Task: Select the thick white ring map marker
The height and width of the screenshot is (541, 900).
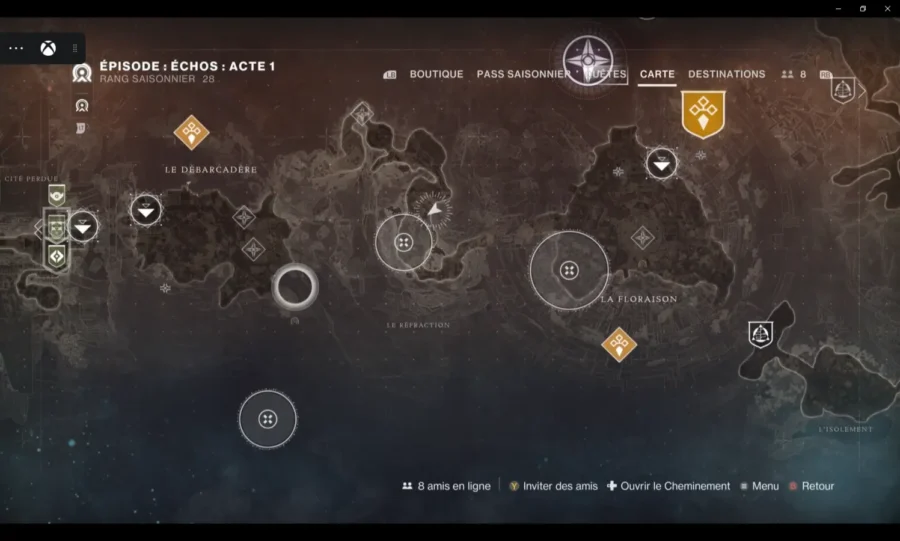Action: tap(295, 287)
